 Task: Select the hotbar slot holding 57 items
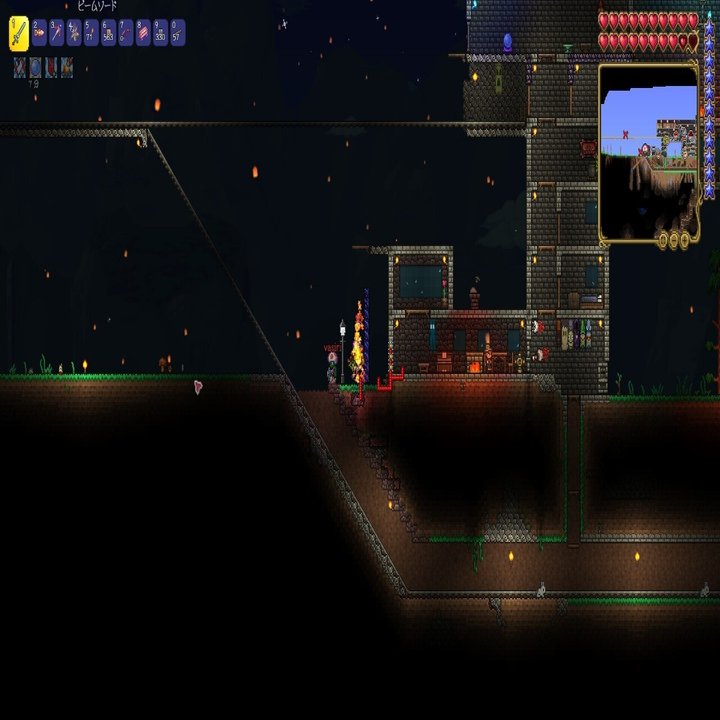click(177, 34)
